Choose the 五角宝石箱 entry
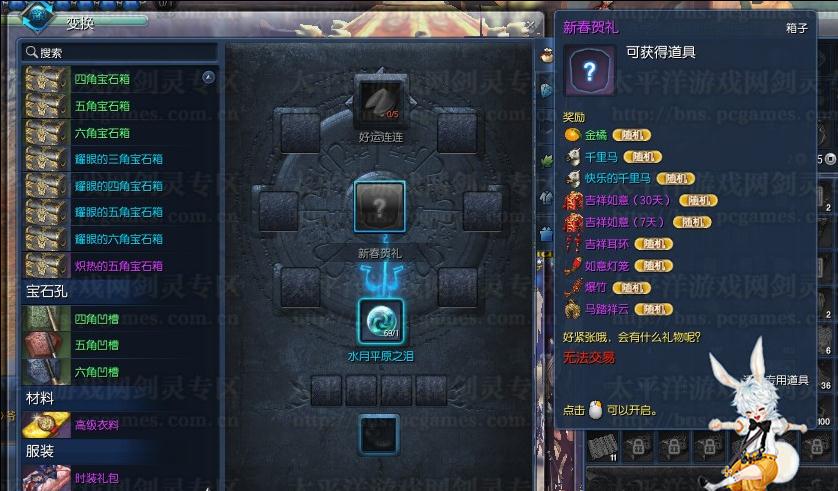838x491 pixels. tap(102, 106)
